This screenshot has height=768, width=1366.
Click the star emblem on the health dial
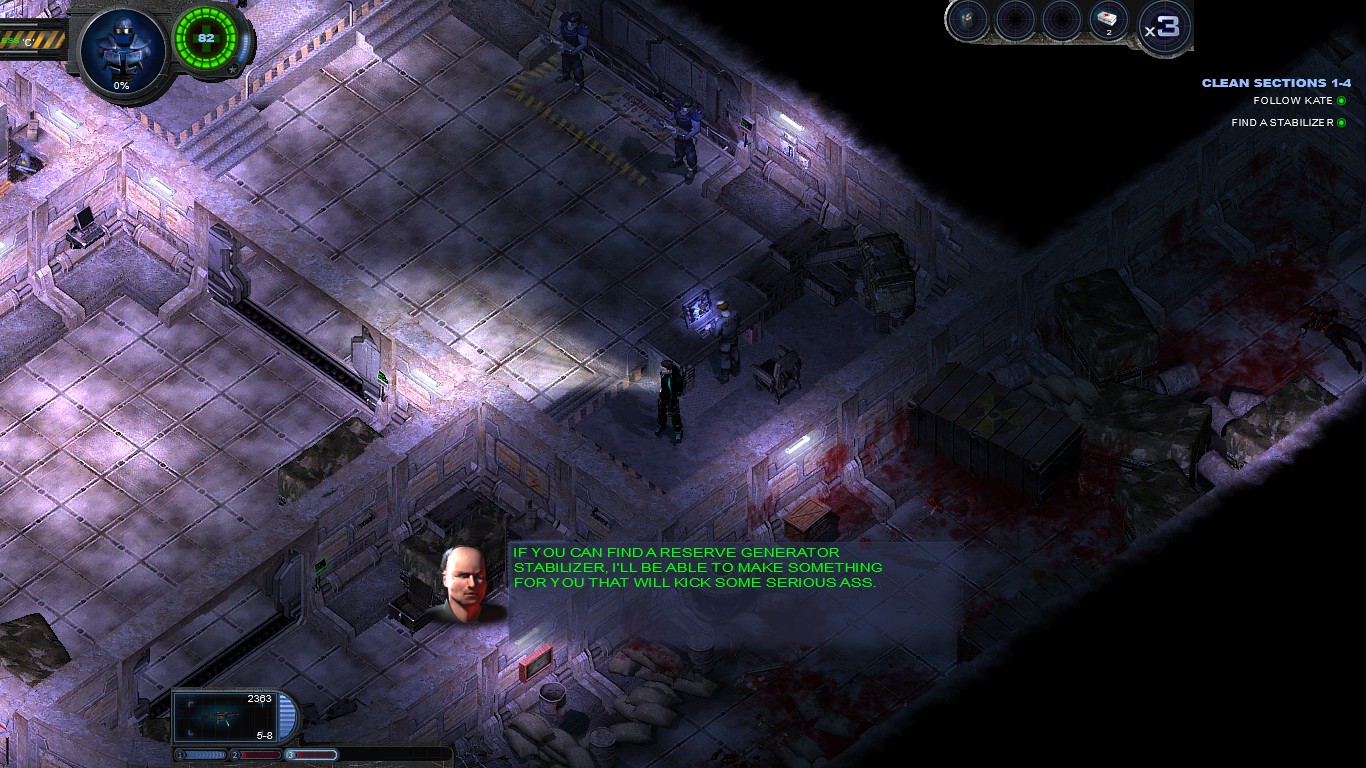pos(234,67)
